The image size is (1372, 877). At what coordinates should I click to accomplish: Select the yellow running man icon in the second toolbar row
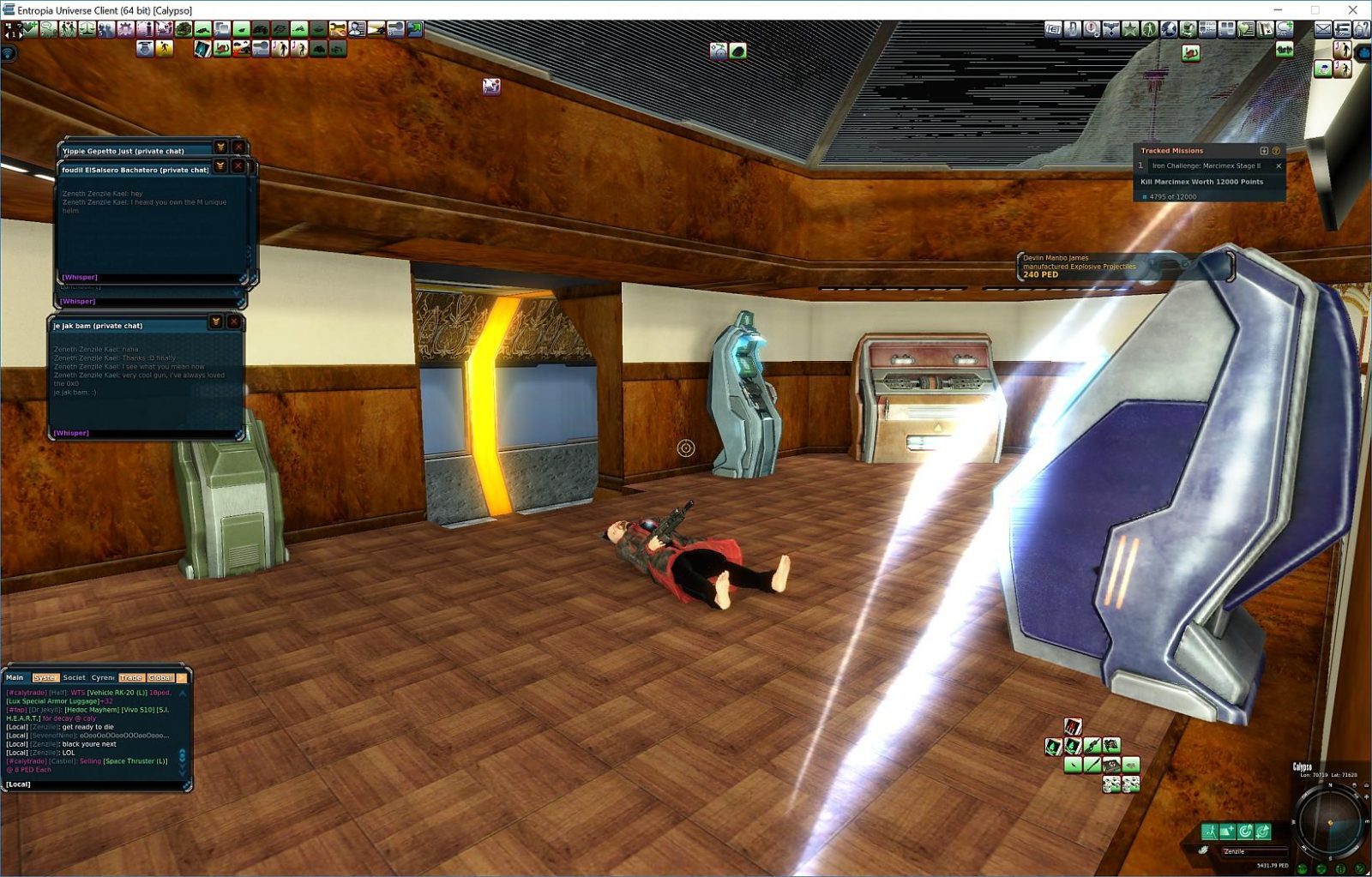pos(164,48)
